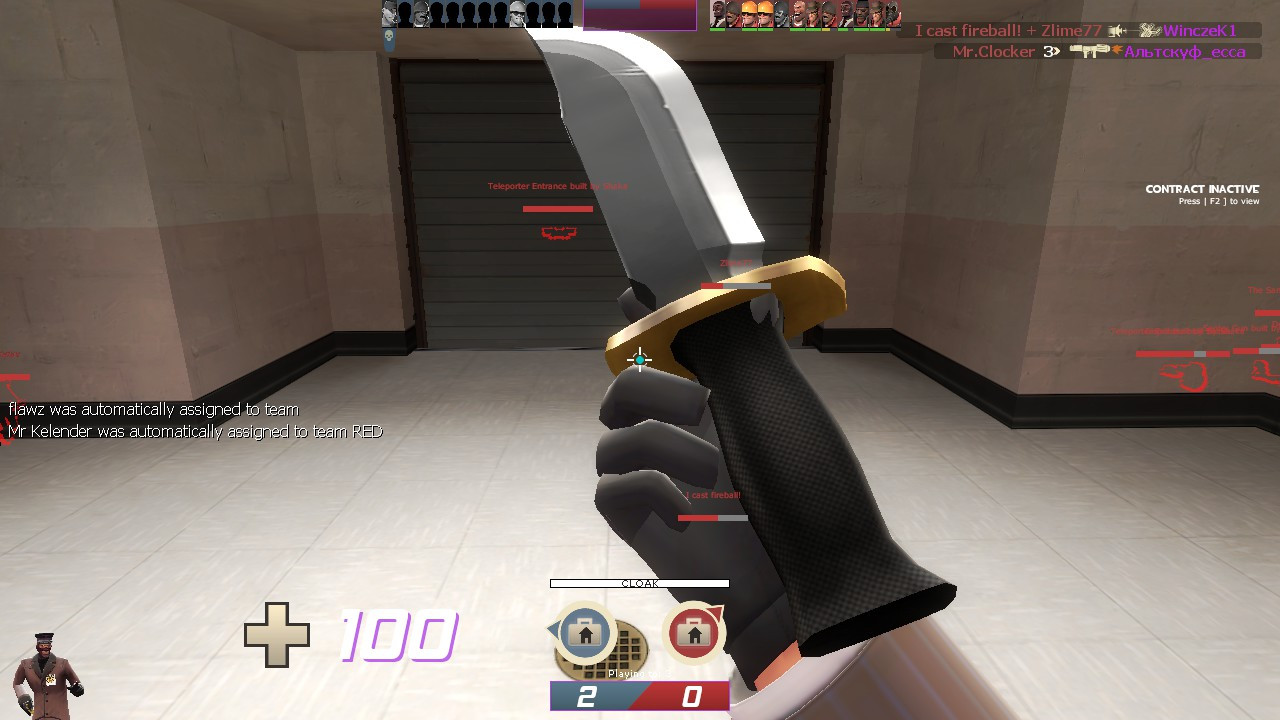Expand the Playing for 3 label
Screen dimensions: 1280x720
coord(640,673)
